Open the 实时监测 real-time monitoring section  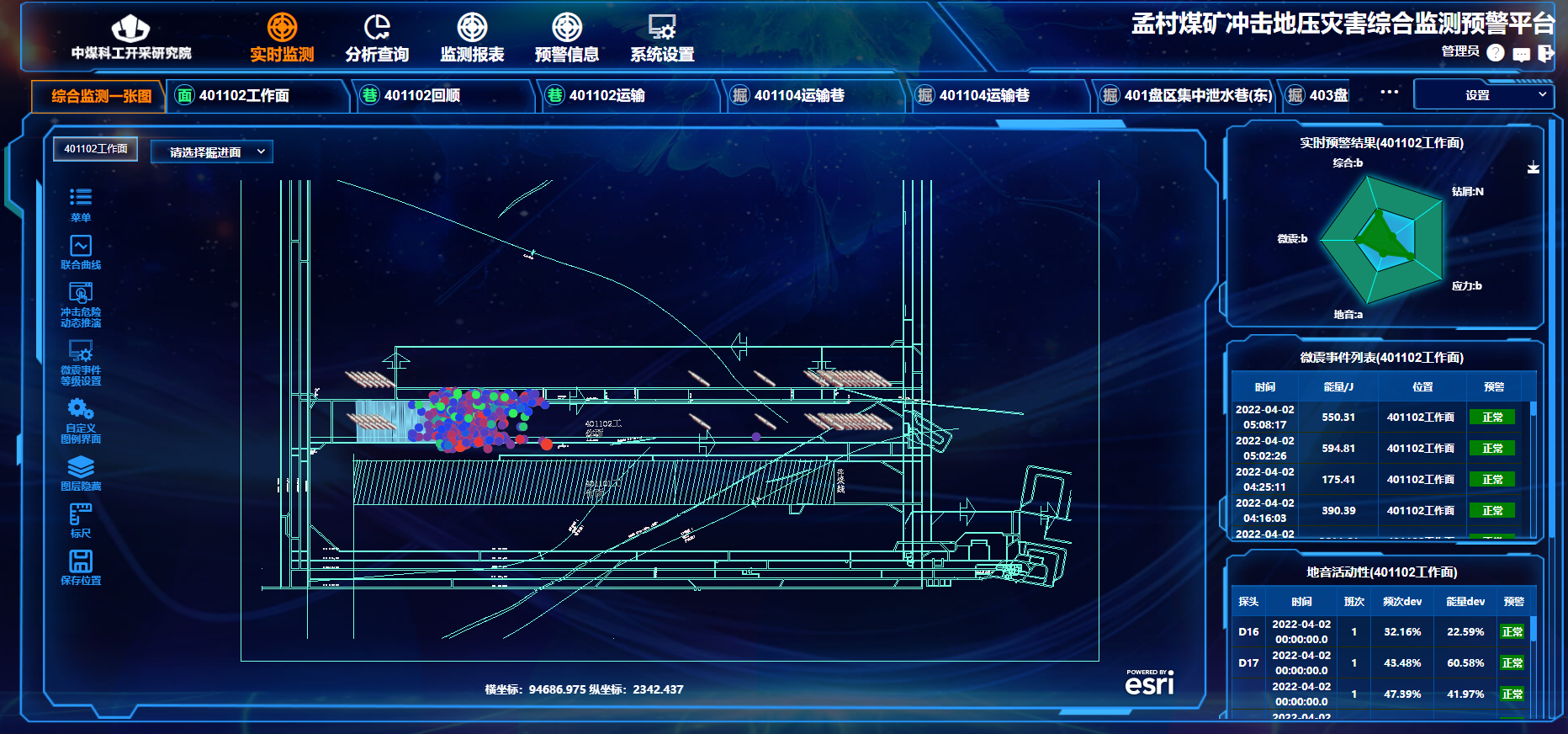click(282, 38)
